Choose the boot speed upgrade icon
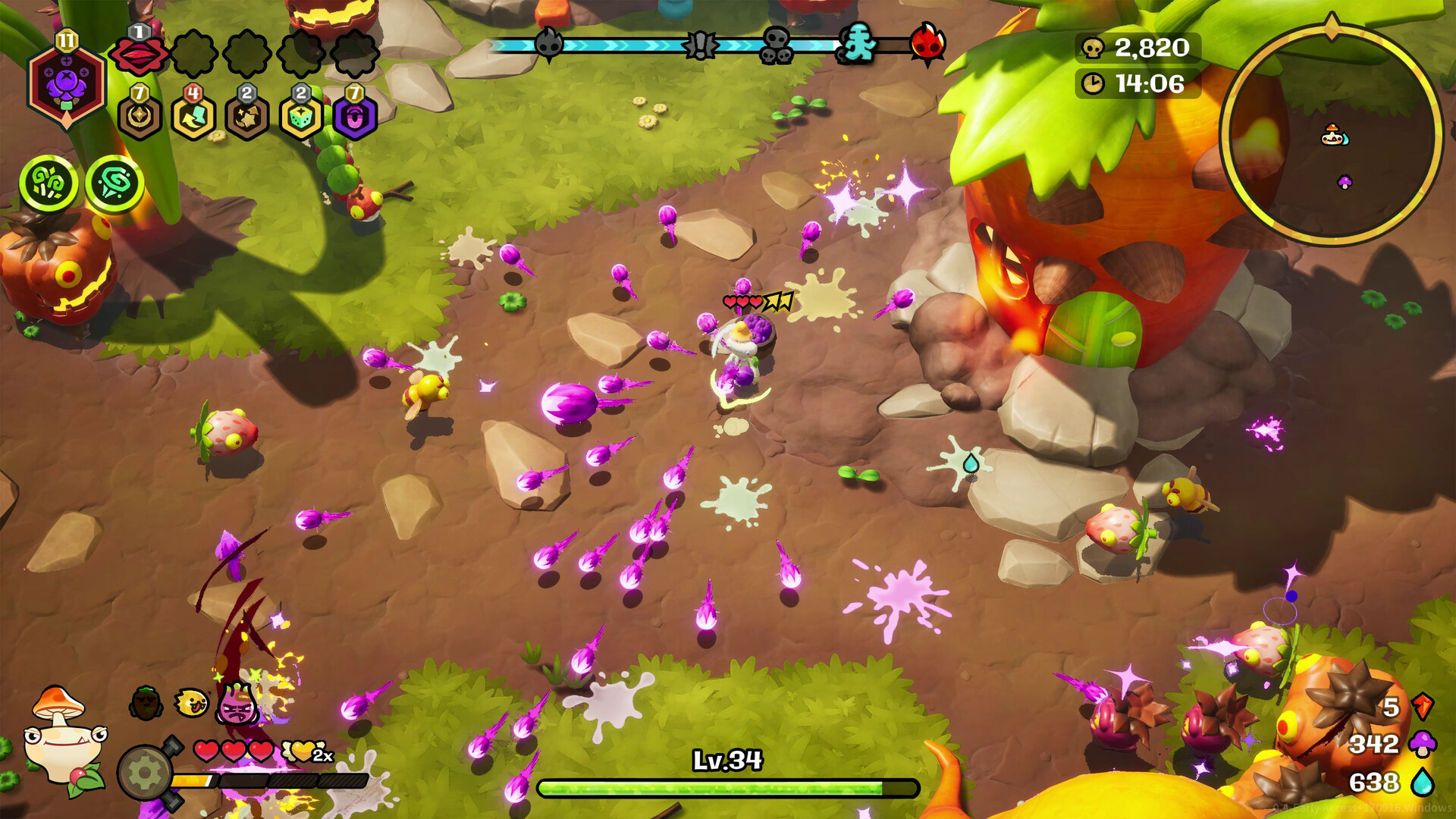 [x=193, y=117]
